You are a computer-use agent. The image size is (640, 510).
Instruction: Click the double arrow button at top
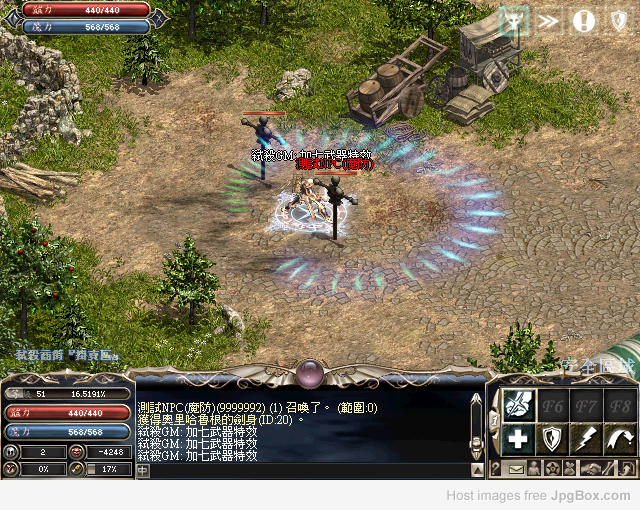pos(549,20)
